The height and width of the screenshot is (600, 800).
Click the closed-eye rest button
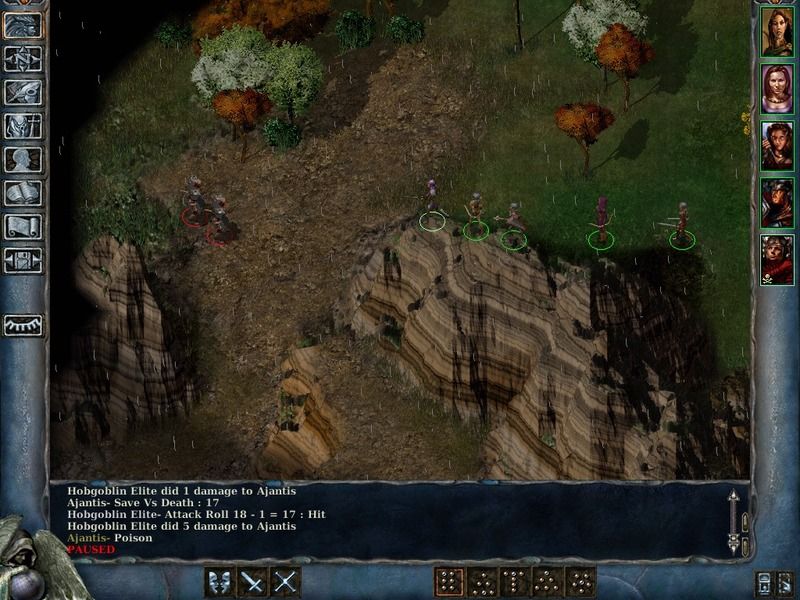[x=23, y=324]
